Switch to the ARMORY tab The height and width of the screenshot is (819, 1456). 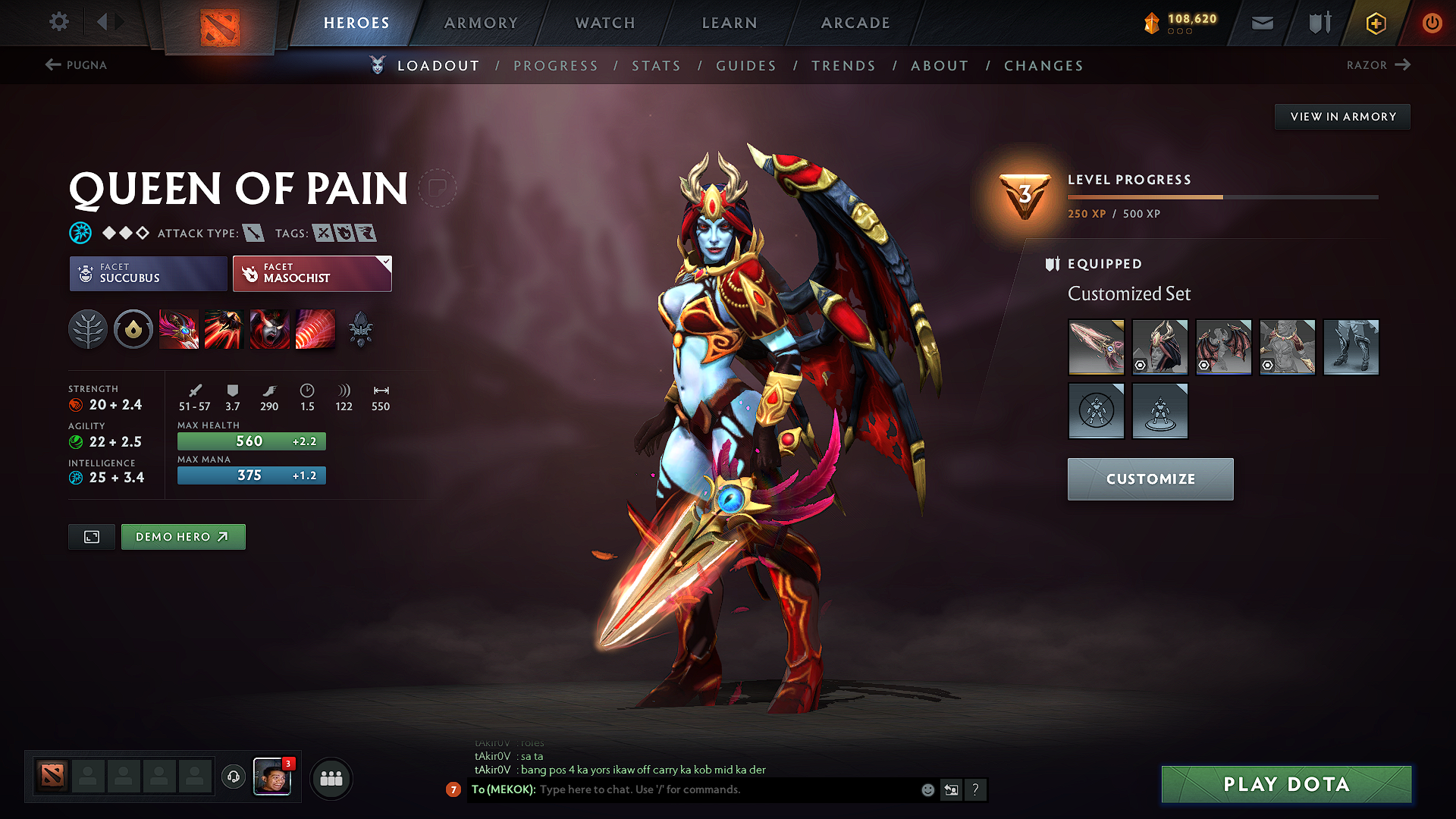[481, 23]
